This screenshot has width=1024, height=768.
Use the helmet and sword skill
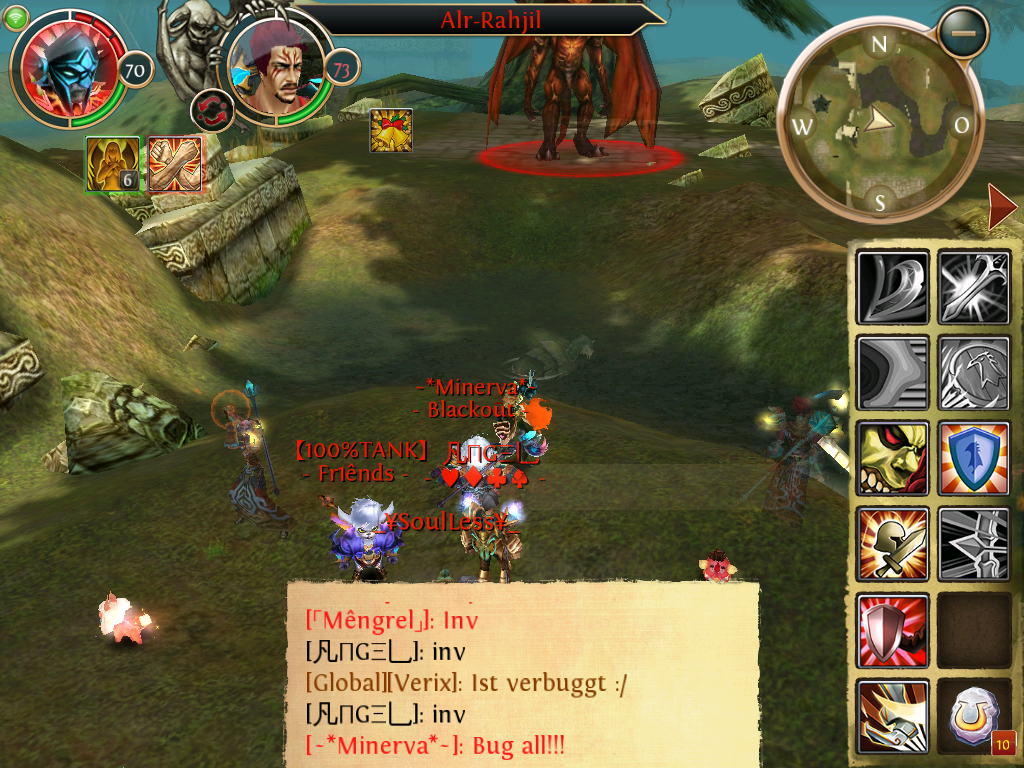click(x=893, y=544)
